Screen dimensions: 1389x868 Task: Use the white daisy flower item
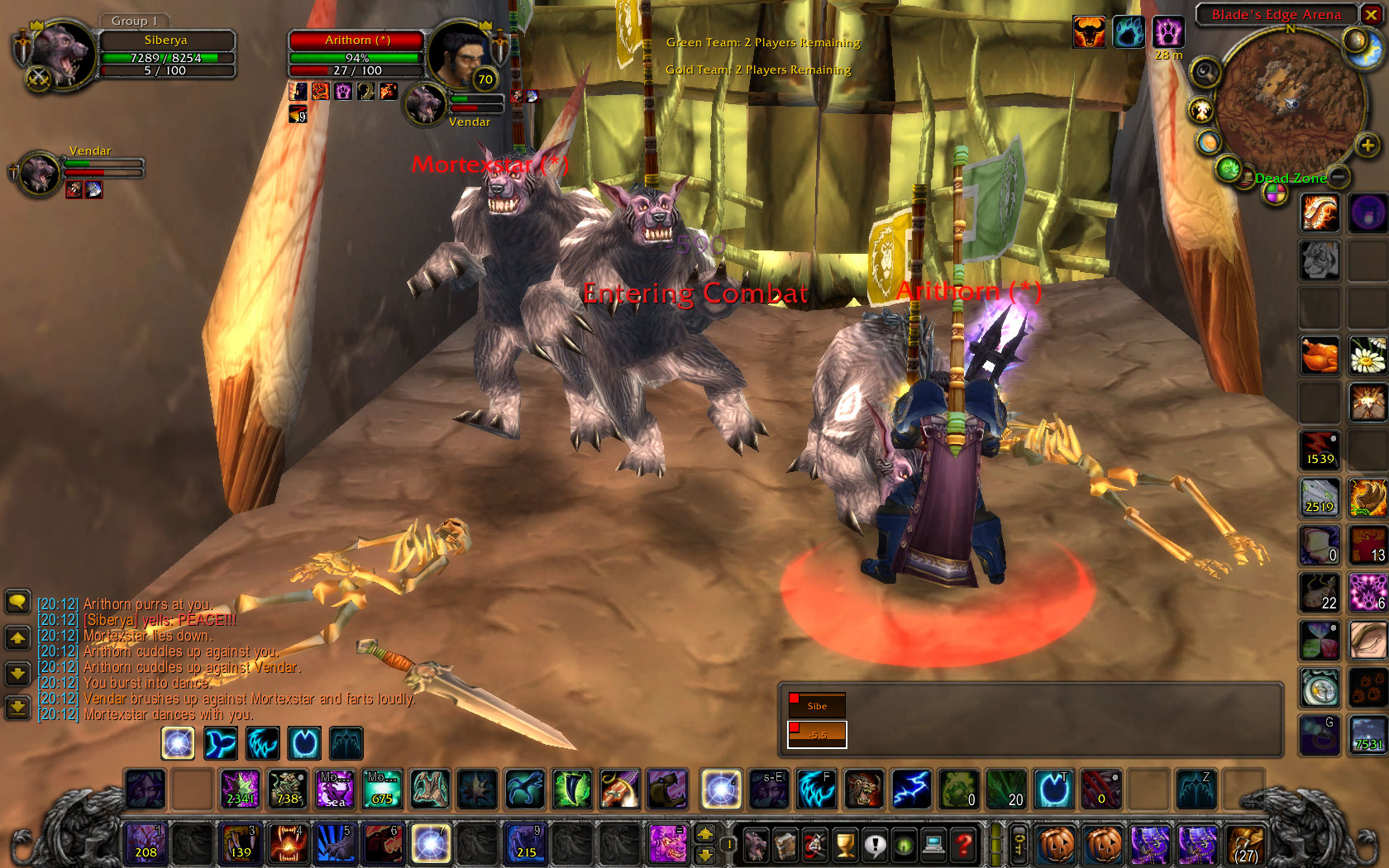pyautogui.click(x=1368, y=355)
